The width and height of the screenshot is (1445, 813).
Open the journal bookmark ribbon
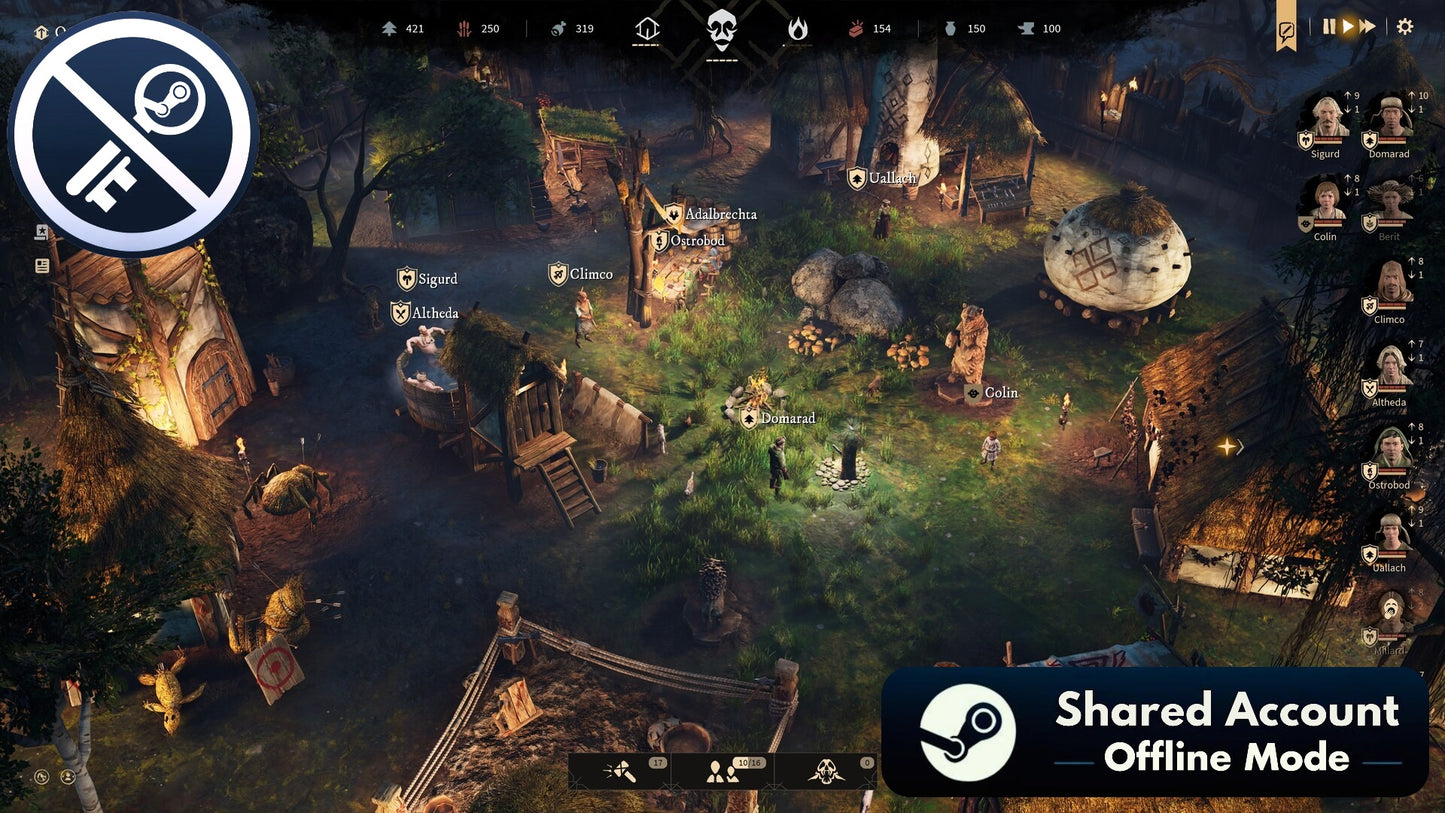1286,32
